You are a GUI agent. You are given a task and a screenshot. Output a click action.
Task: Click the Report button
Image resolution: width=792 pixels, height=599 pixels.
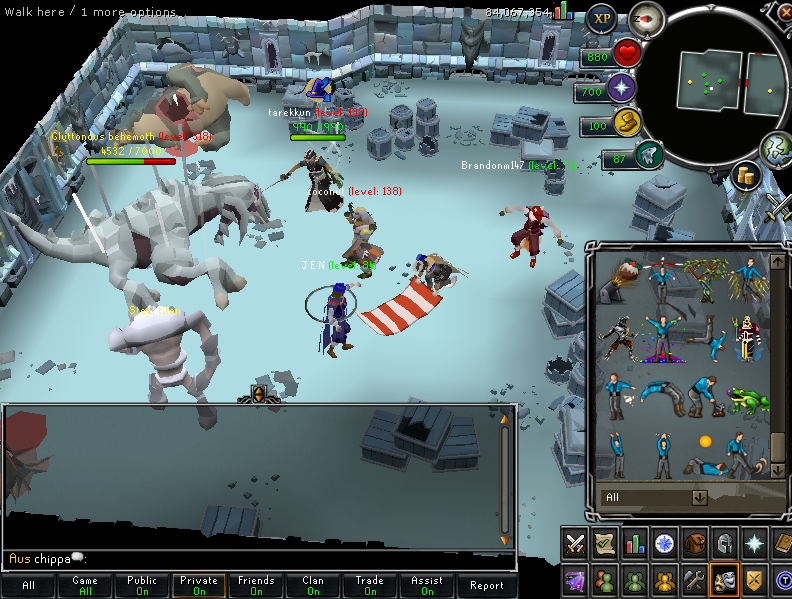pos(487,586)
